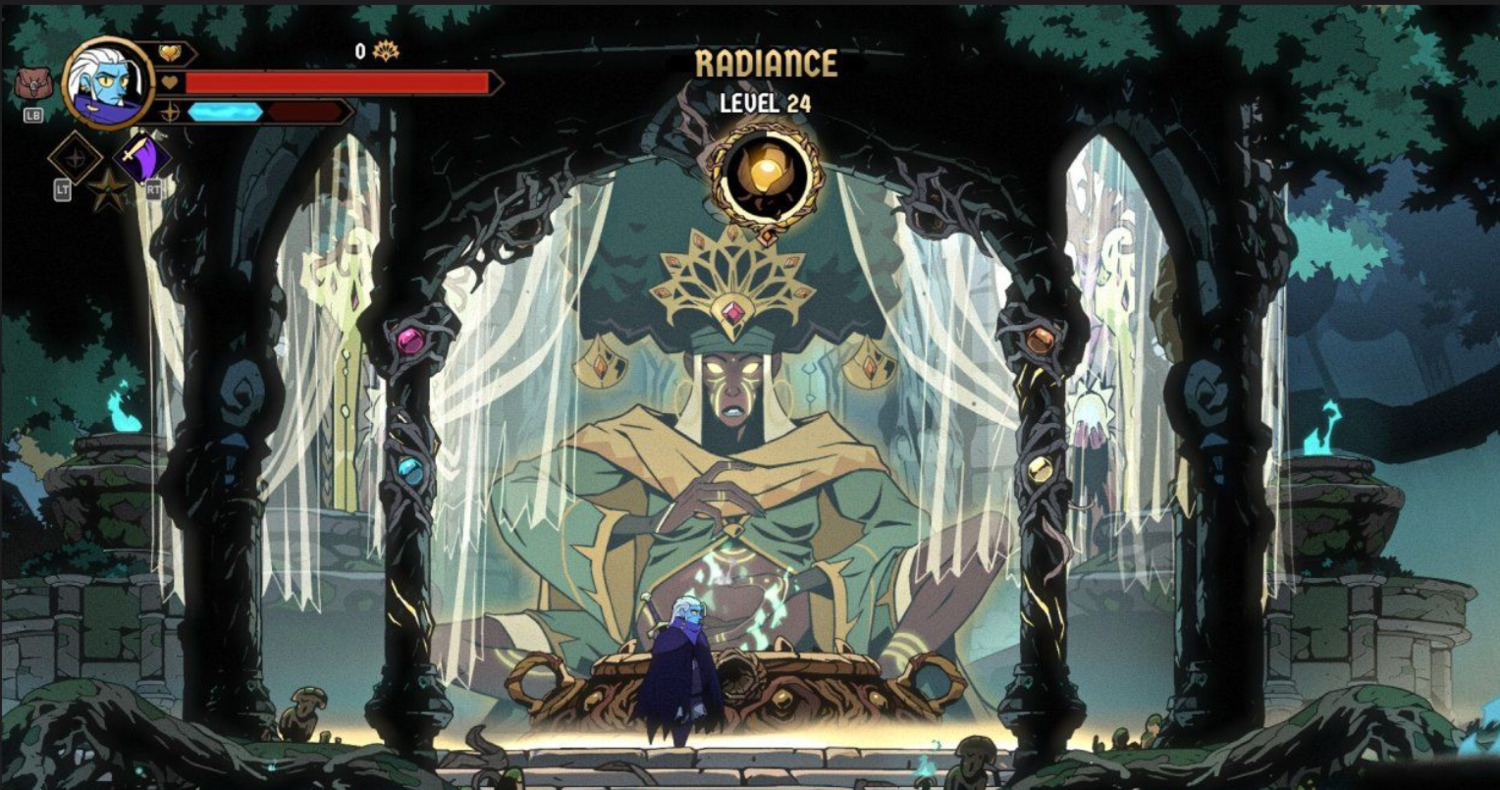Activate the purple sword cloak ability
1500x790 pixels.
point(142,156)
